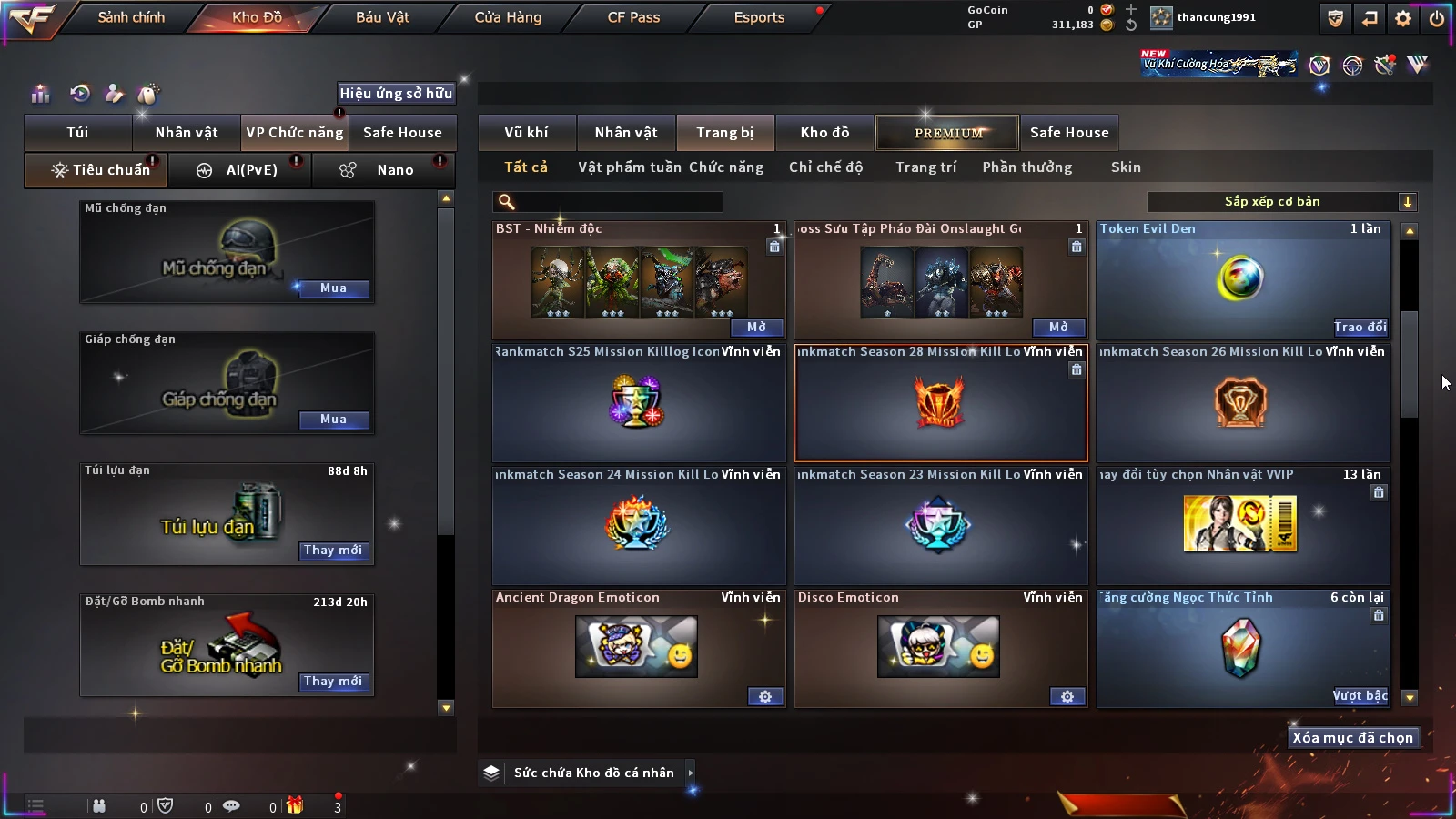This screenshot has width=1456, height=819.
Task: Click Xóa mục đã chọn button
Action: pos(1352,738)
